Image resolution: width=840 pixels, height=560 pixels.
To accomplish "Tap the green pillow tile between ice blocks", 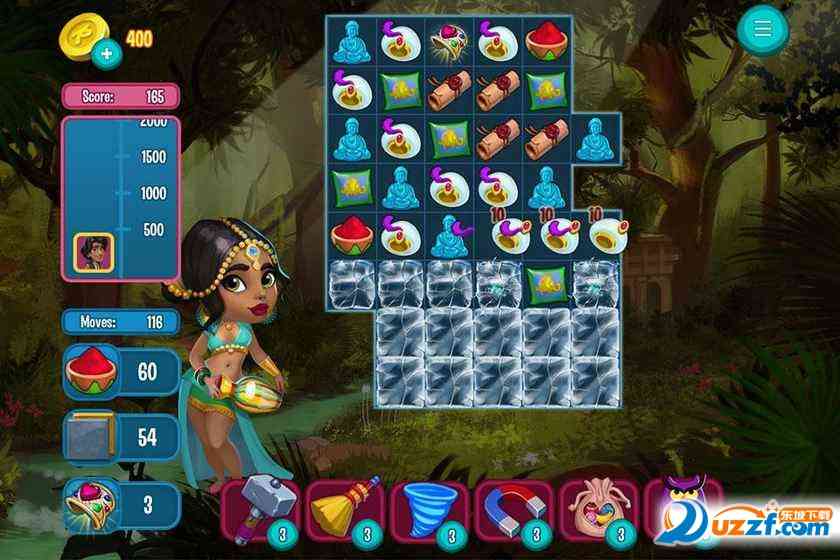I will pyautogui.click(x=547, y=281).
